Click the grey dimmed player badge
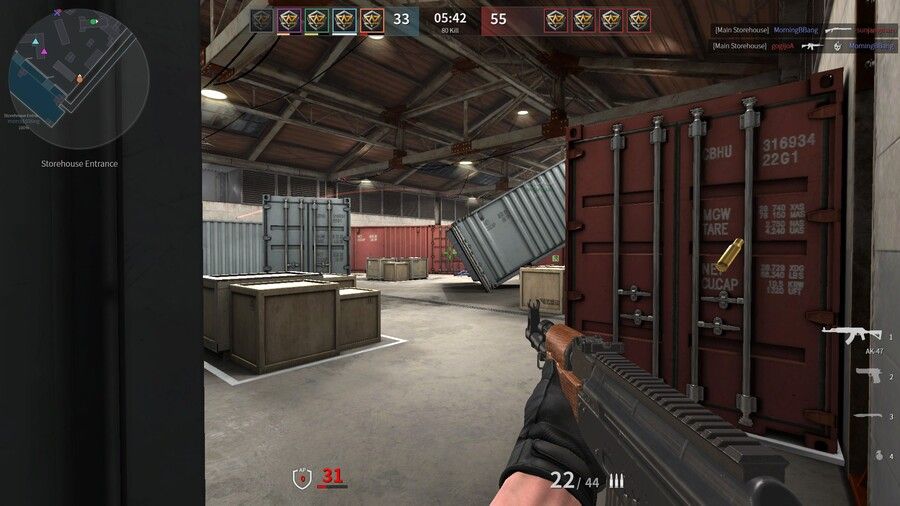 [x=261, y=19]
